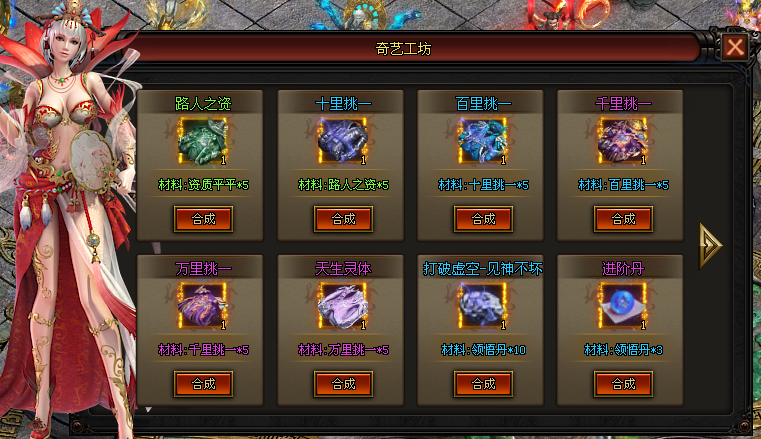This screenshot has width=761, height=439.
Task: Synthesize 天生灵体 using its 合成 button
Action: (343, 383)
